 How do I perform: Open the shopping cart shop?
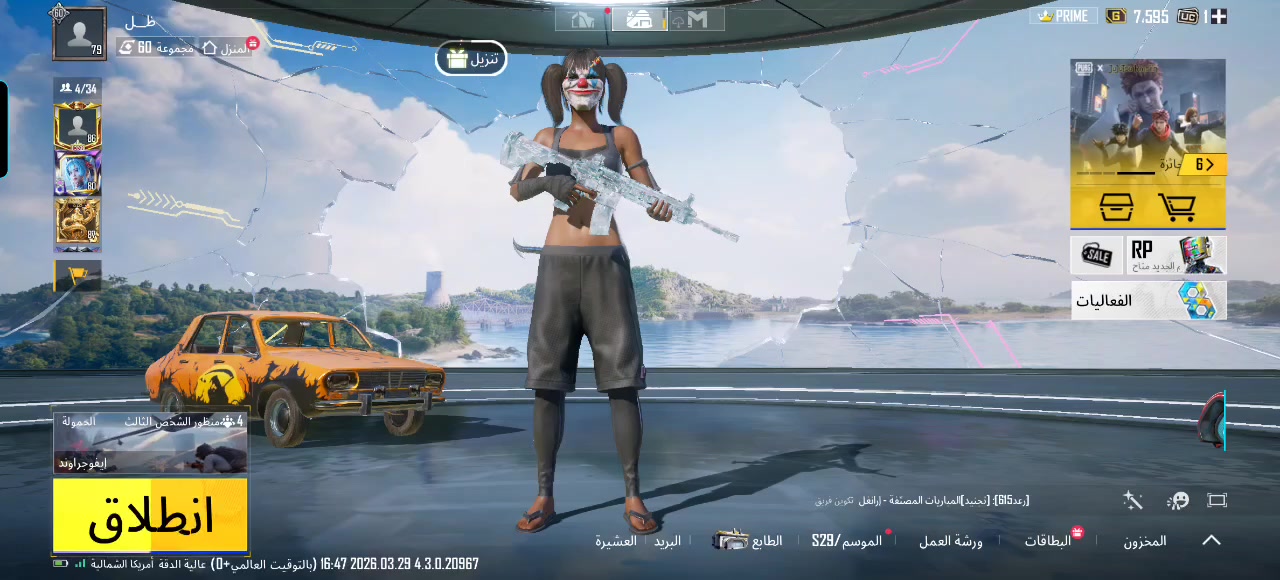(x=1177, y=208)
